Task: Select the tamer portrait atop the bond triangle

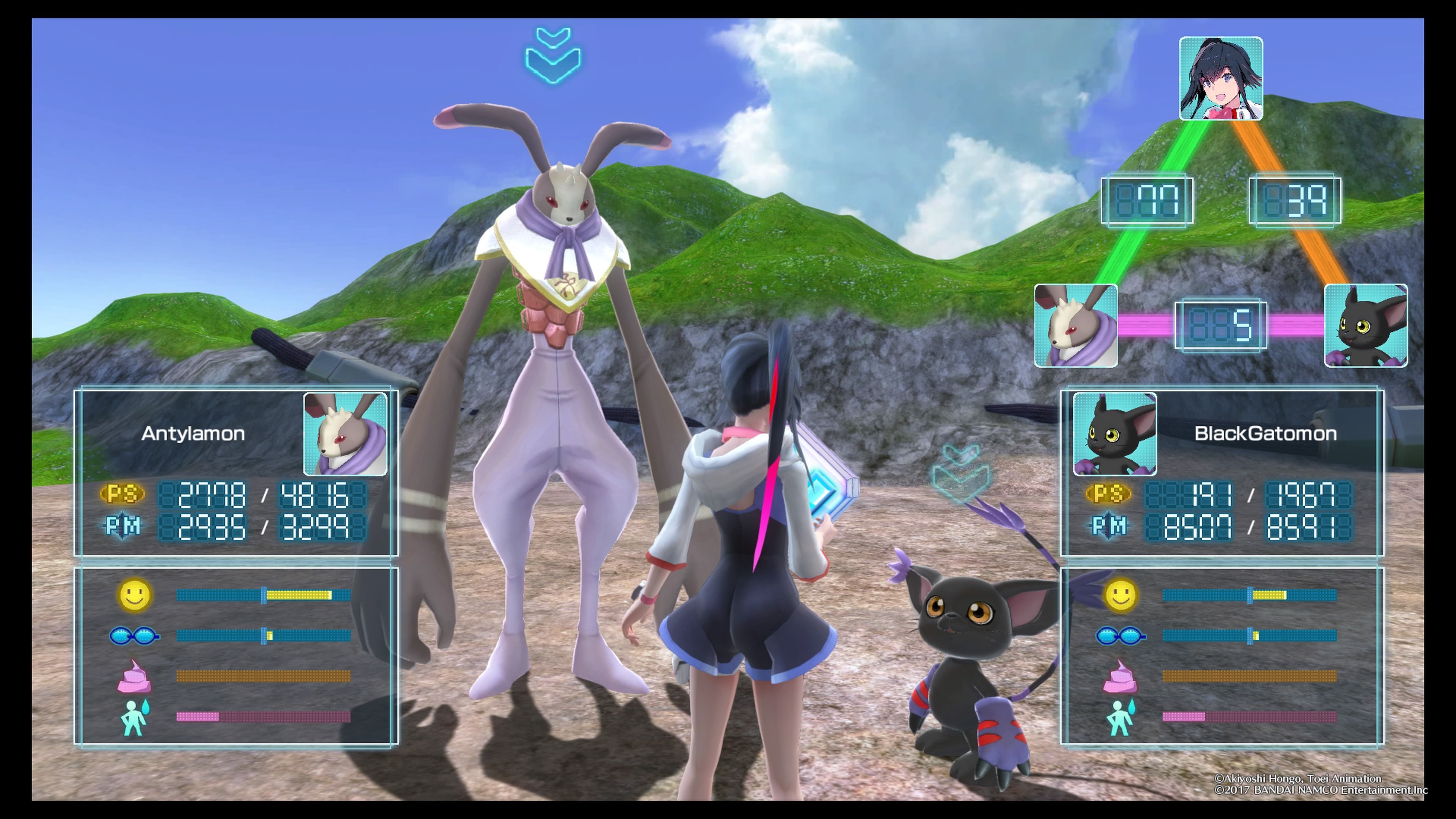Action: coord(1221,78)
